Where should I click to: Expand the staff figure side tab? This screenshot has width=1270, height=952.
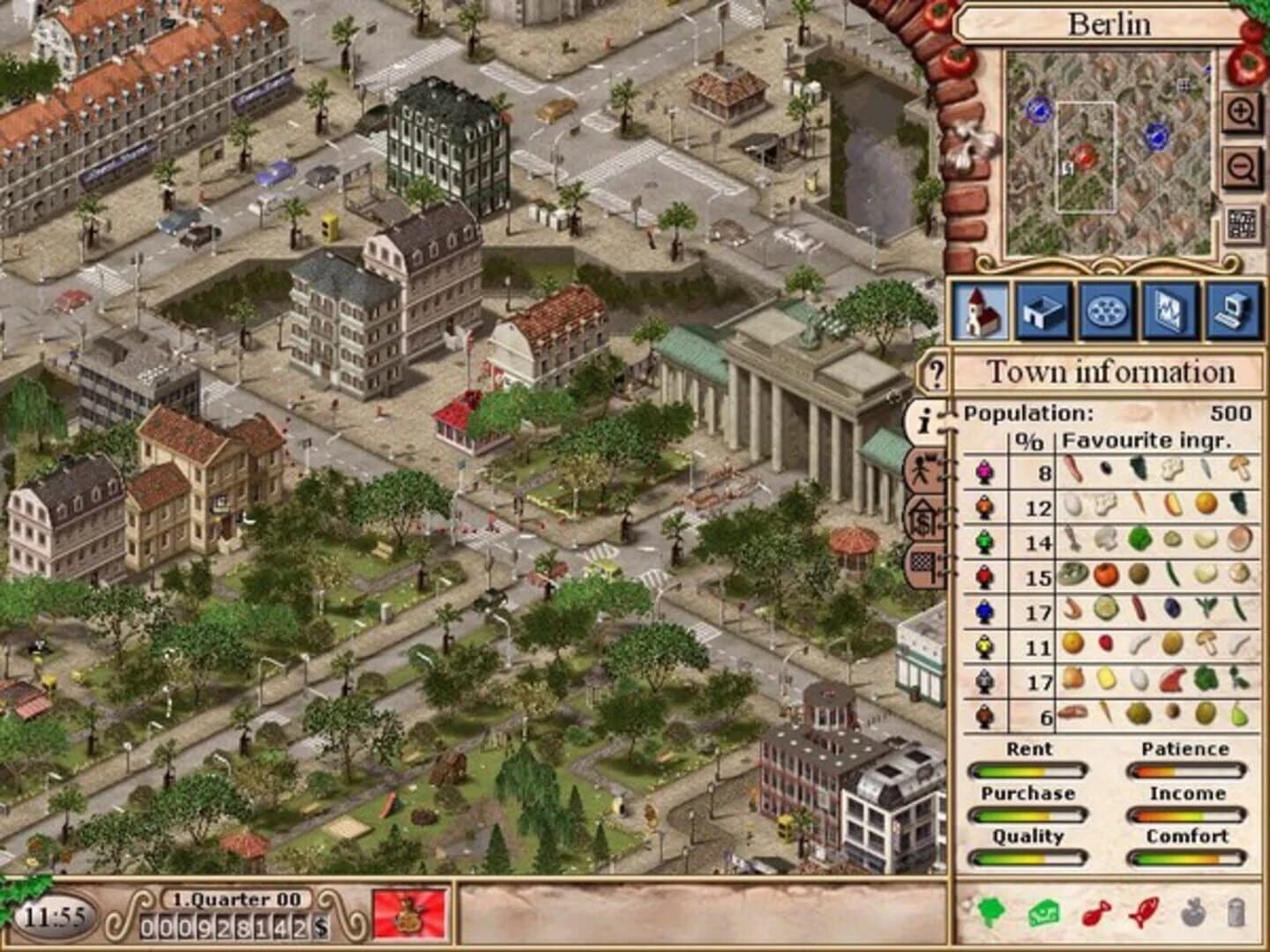pos(923,472)
